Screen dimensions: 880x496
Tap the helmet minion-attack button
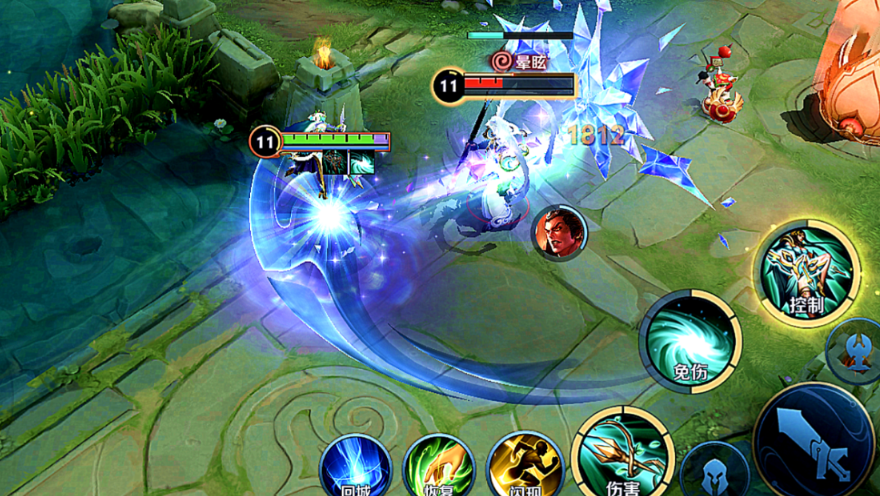[714, 472]
